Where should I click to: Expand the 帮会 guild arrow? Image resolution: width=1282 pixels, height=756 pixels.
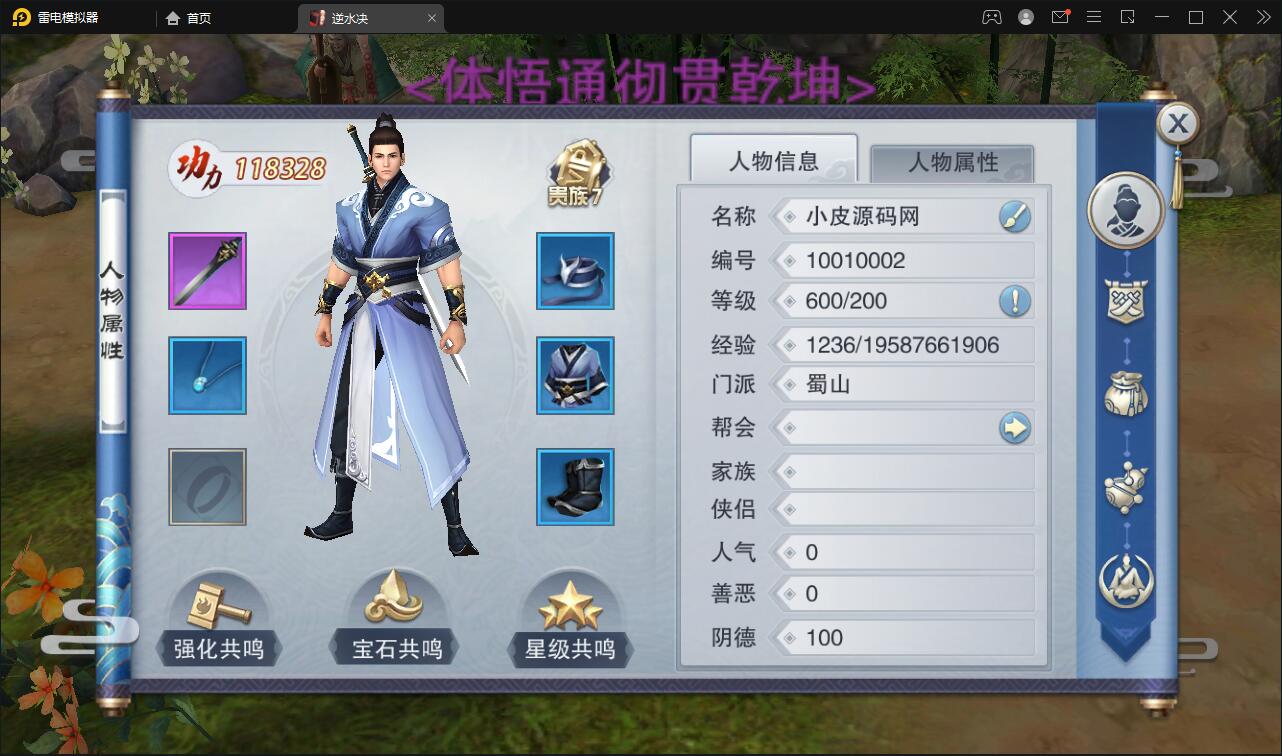point(1017,428)
